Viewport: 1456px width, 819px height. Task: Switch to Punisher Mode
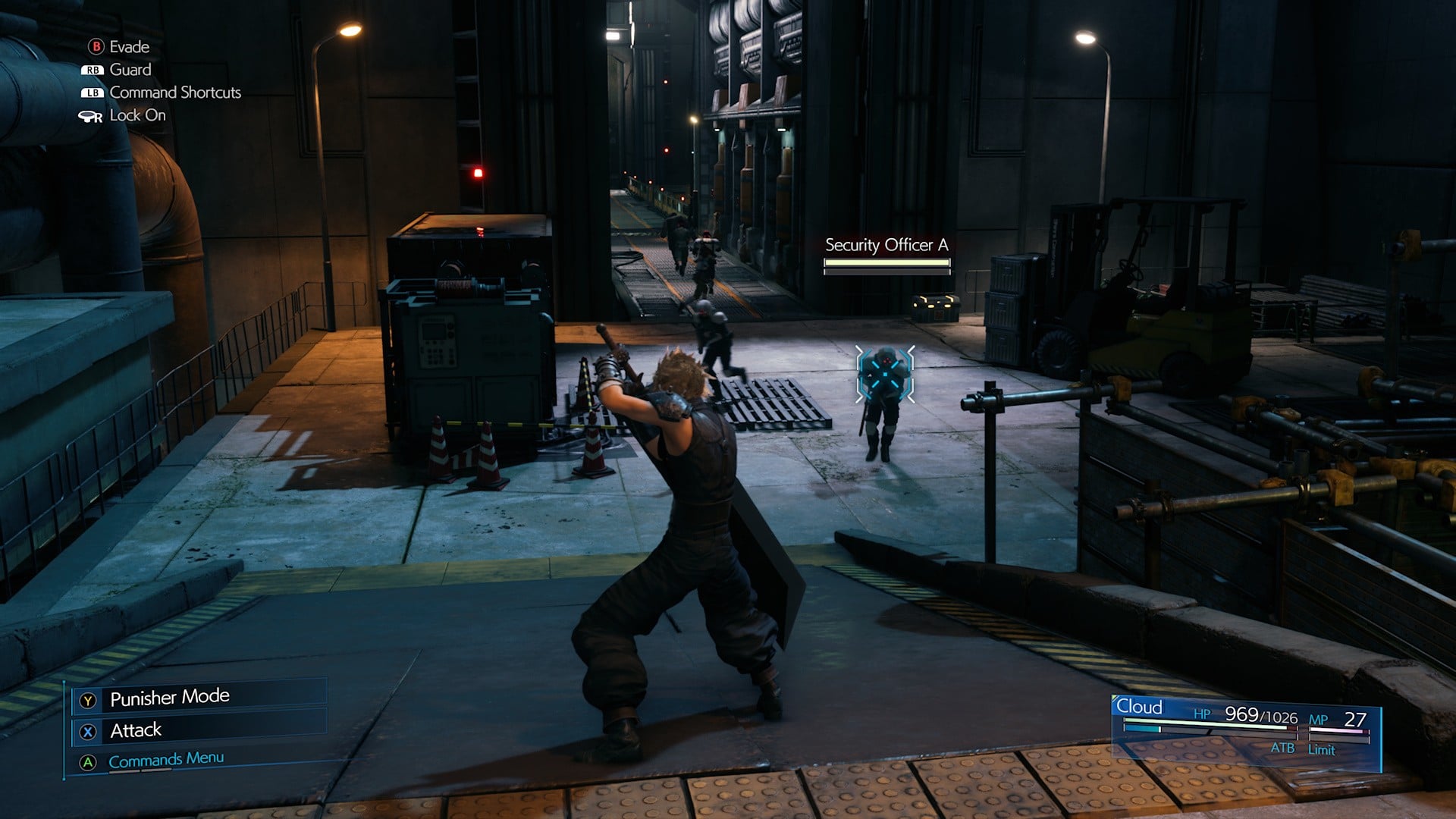tap(169, 698)
